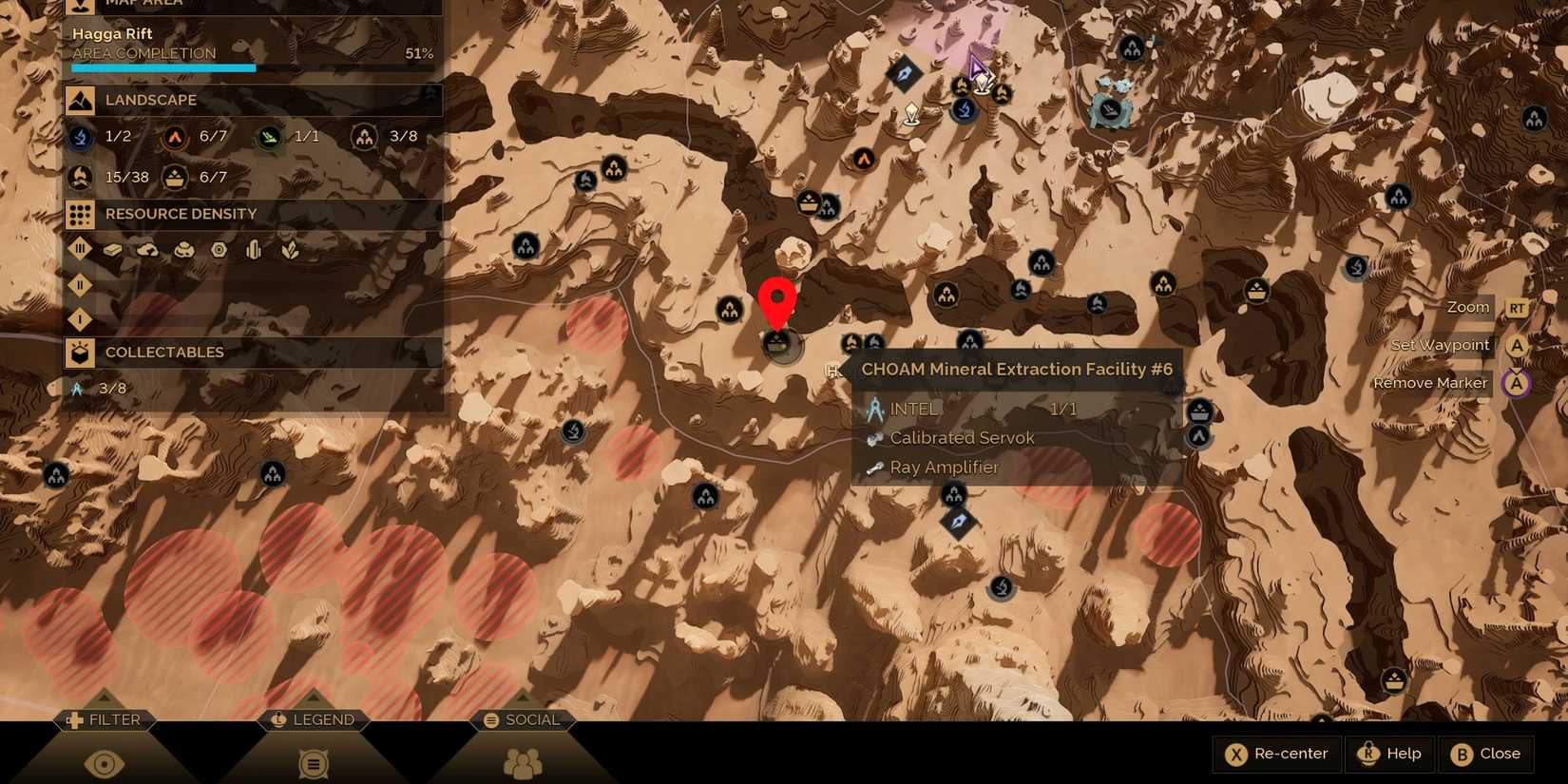
Task: Click the Collectables cube icon
Action: pos(81,353)
